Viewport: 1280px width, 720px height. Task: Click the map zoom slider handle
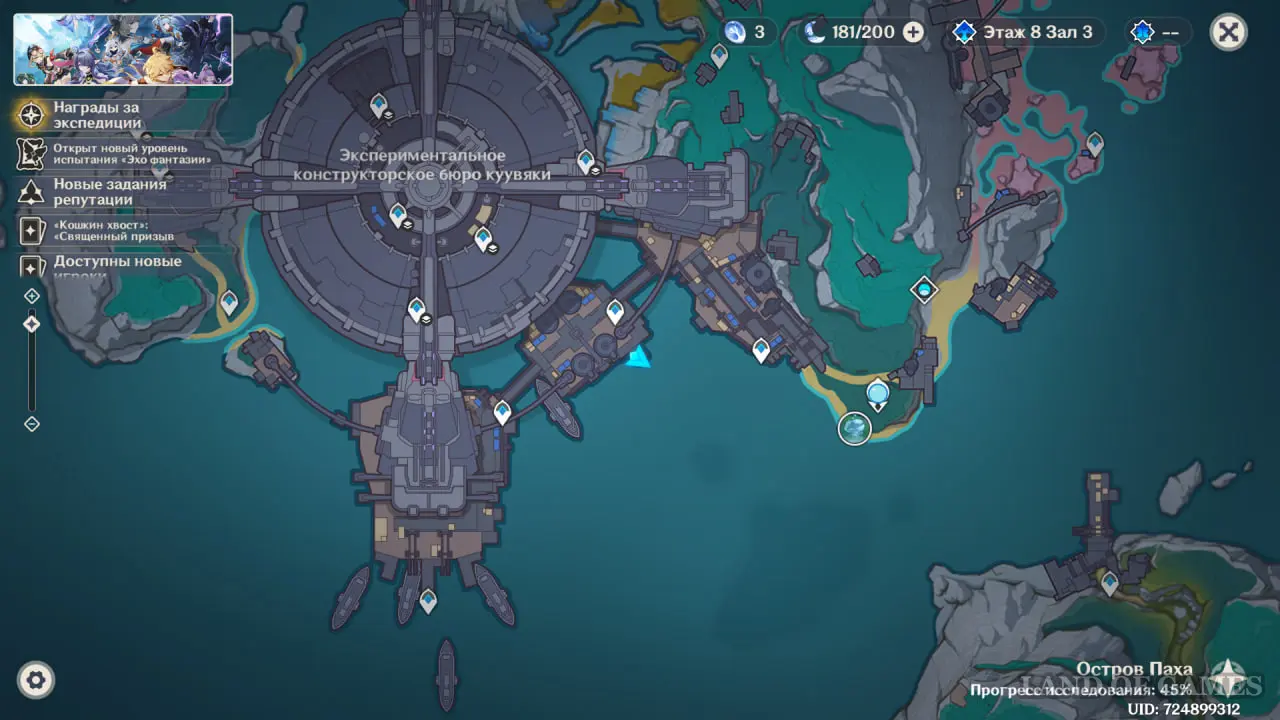pyautogui.click(x=32, y=324)
